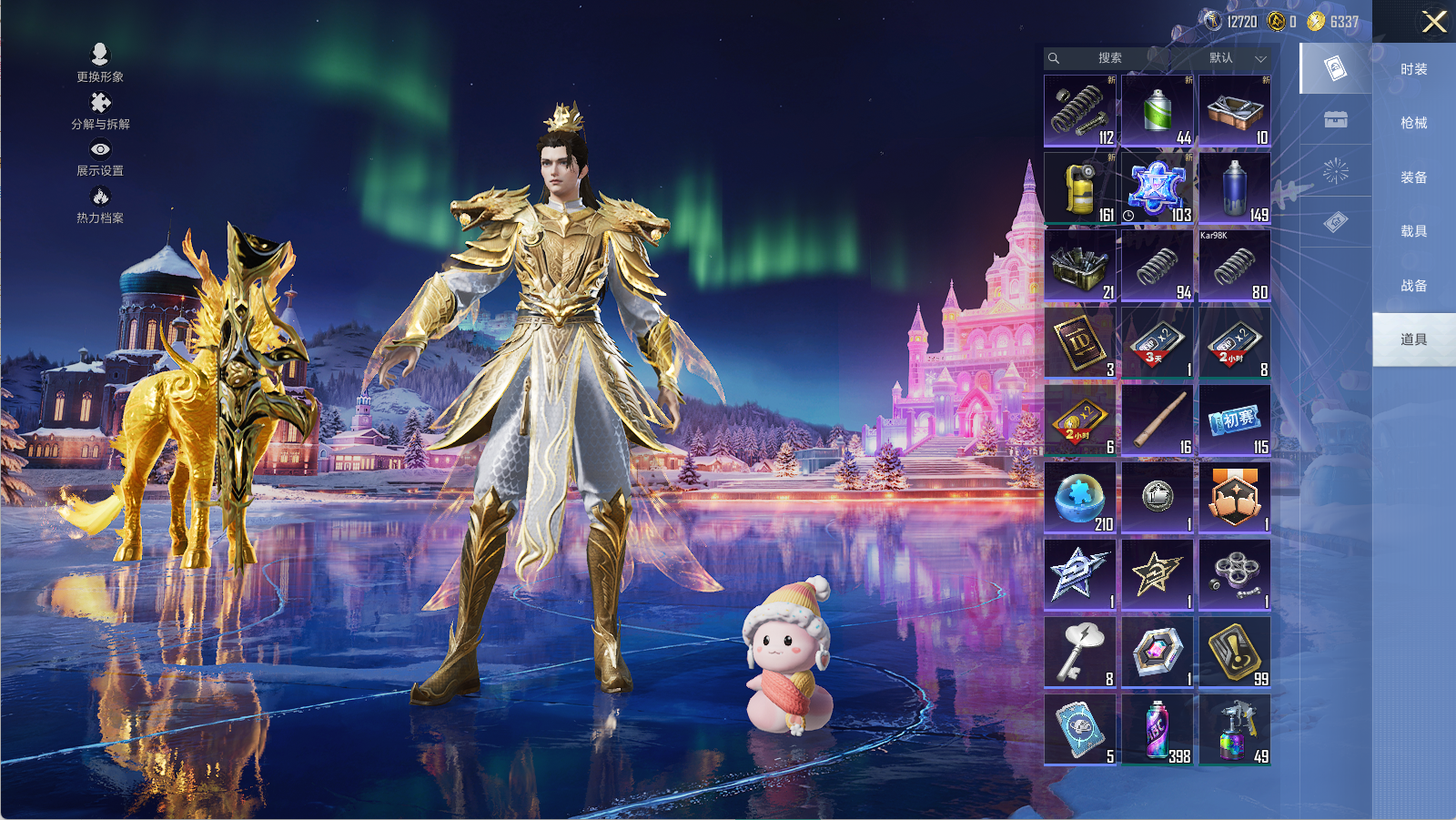
Task: Choose the 初赛 ticket item
Action: click(x=1235, y=420)
